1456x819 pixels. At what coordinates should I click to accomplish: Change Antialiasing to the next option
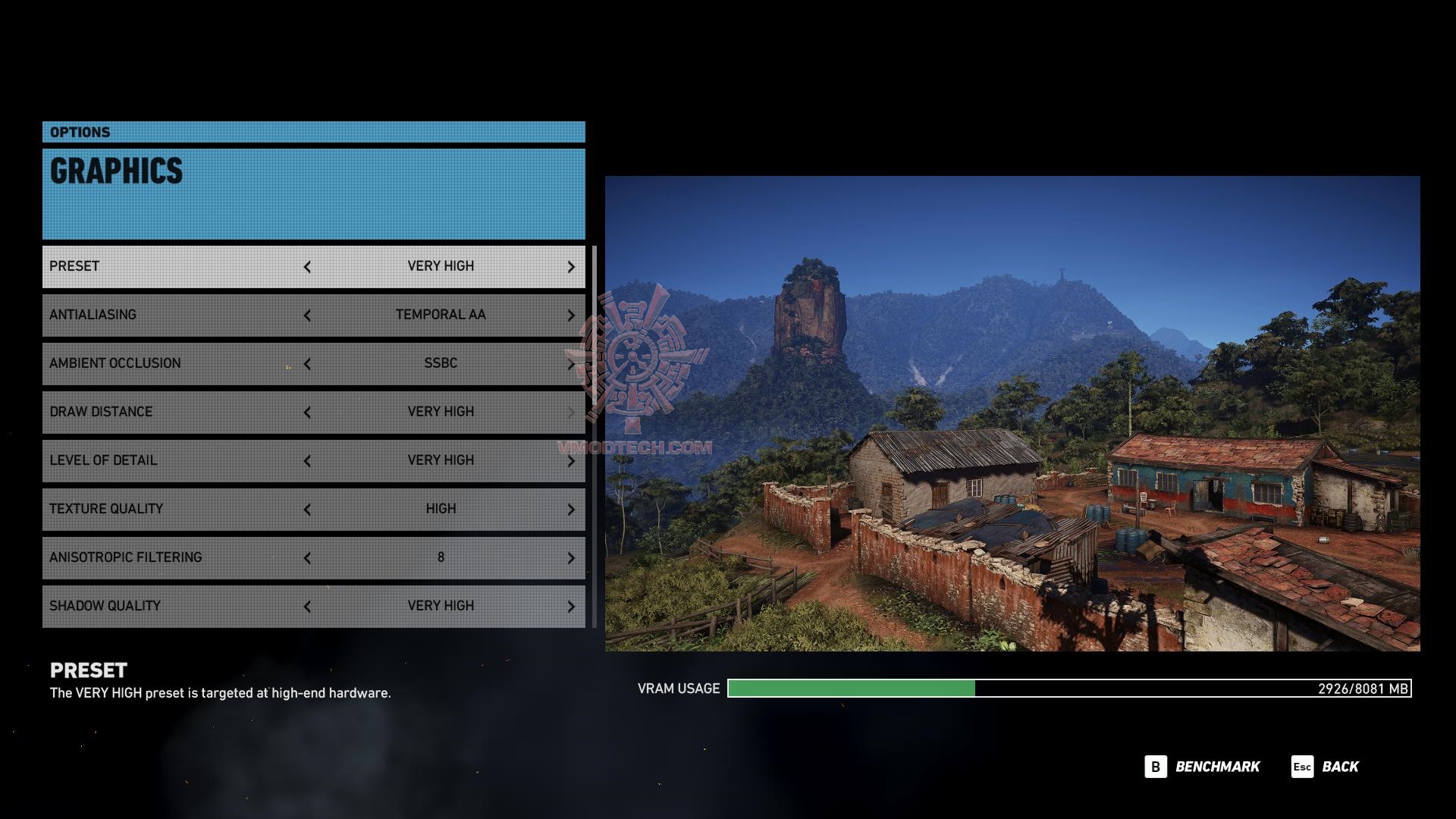pos(571,315)
